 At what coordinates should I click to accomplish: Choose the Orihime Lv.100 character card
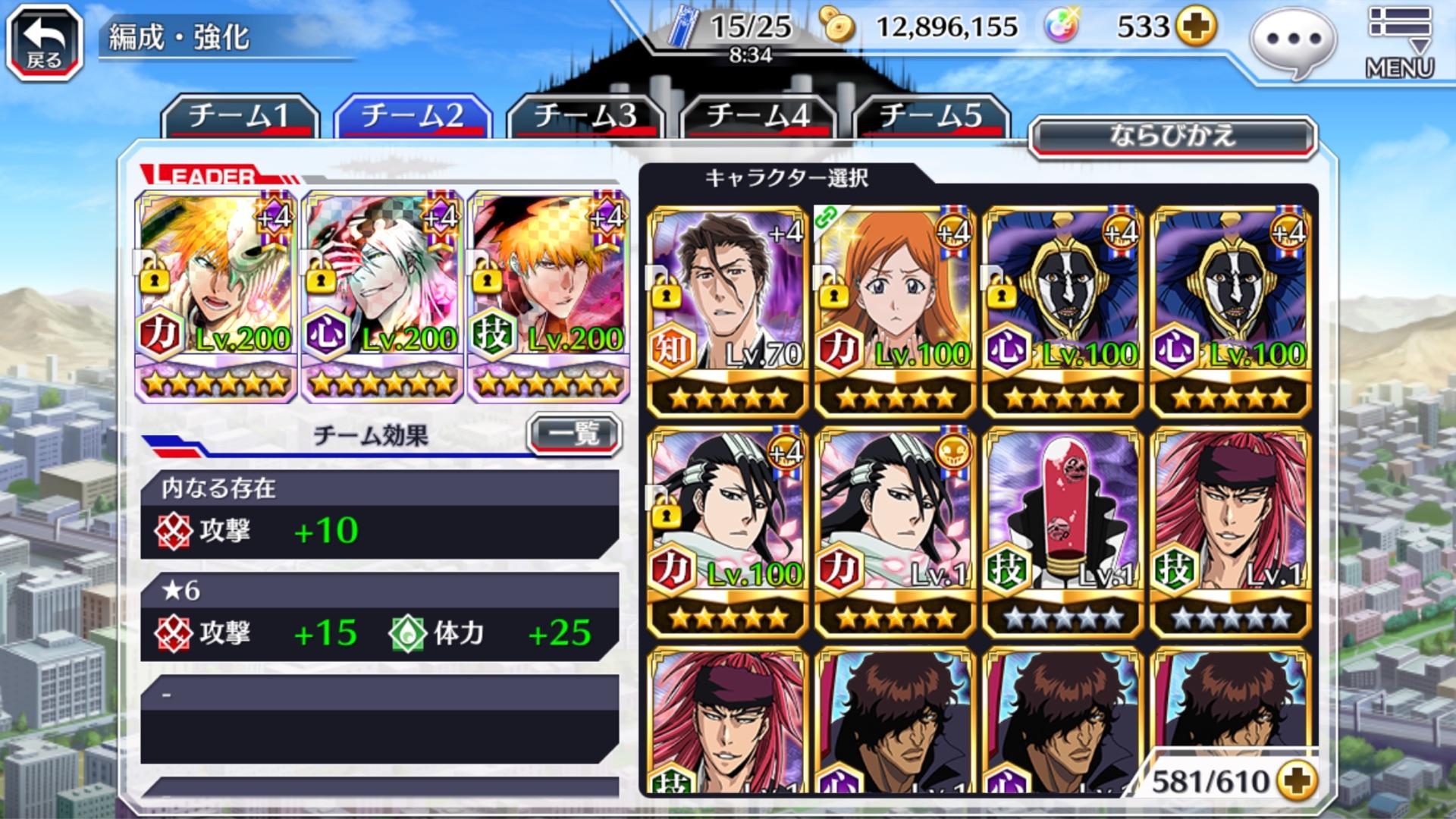pyautogui.click(x=895, y=311)
